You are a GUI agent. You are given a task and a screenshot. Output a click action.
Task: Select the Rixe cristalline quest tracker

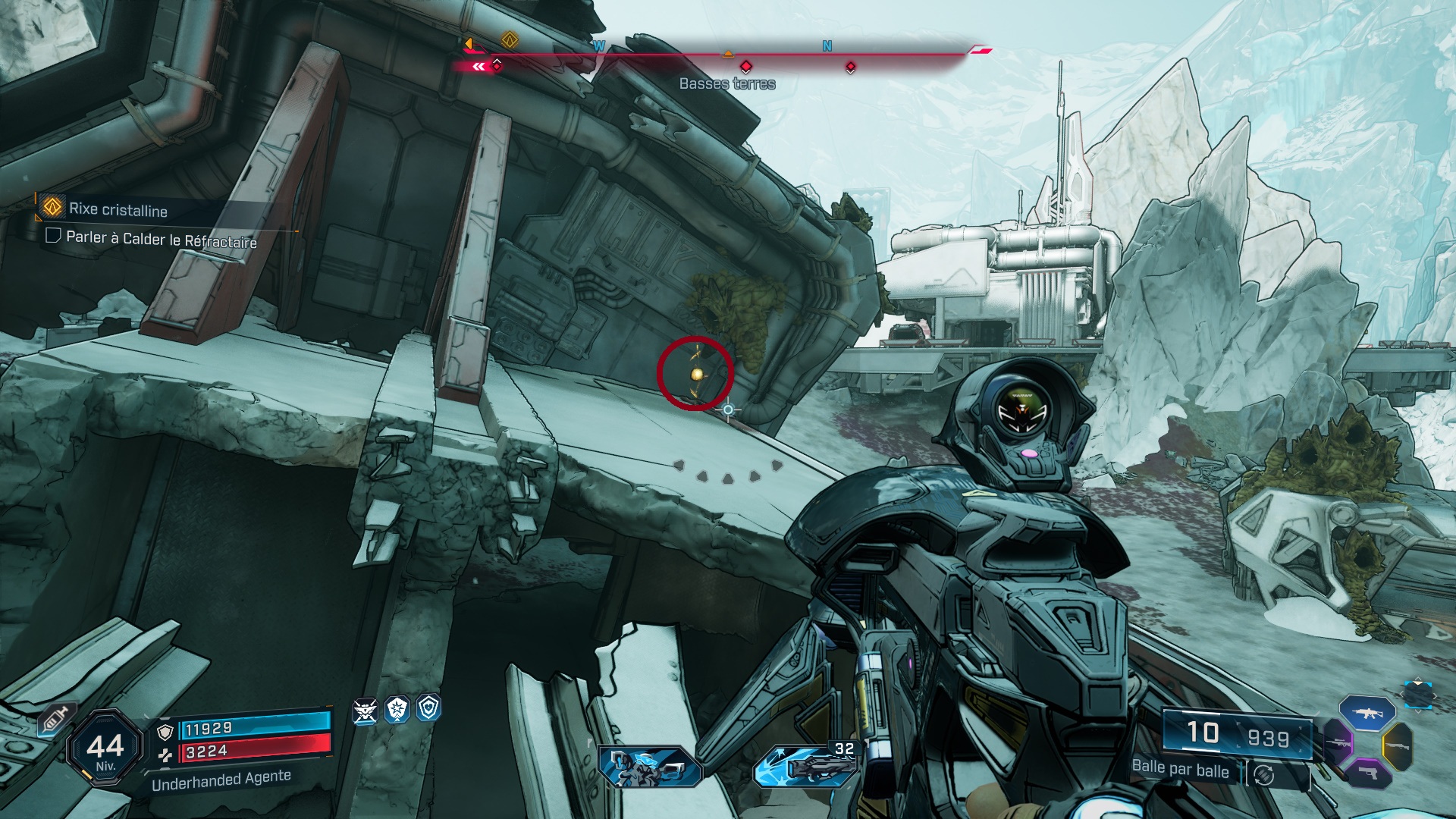[x=118, y=209]
